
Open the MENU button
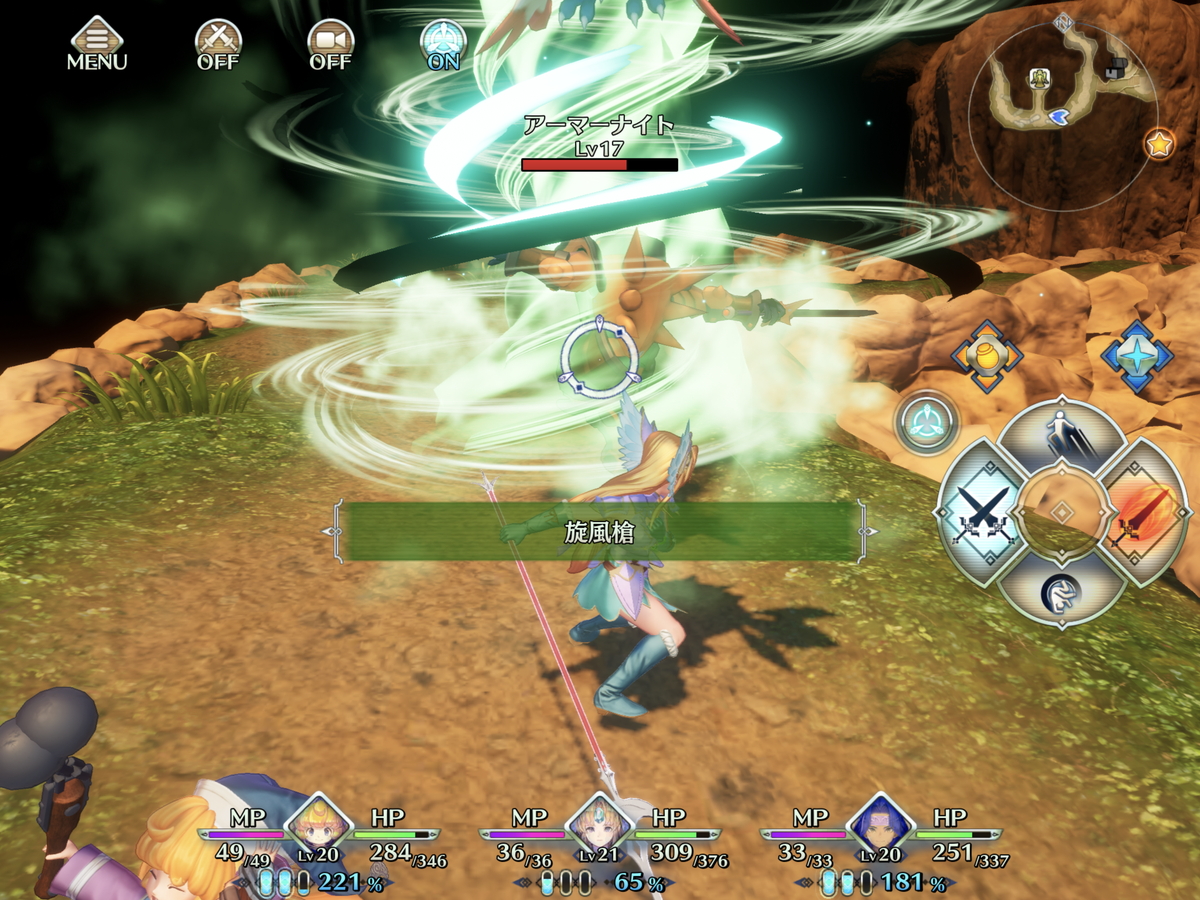[97, 44]
